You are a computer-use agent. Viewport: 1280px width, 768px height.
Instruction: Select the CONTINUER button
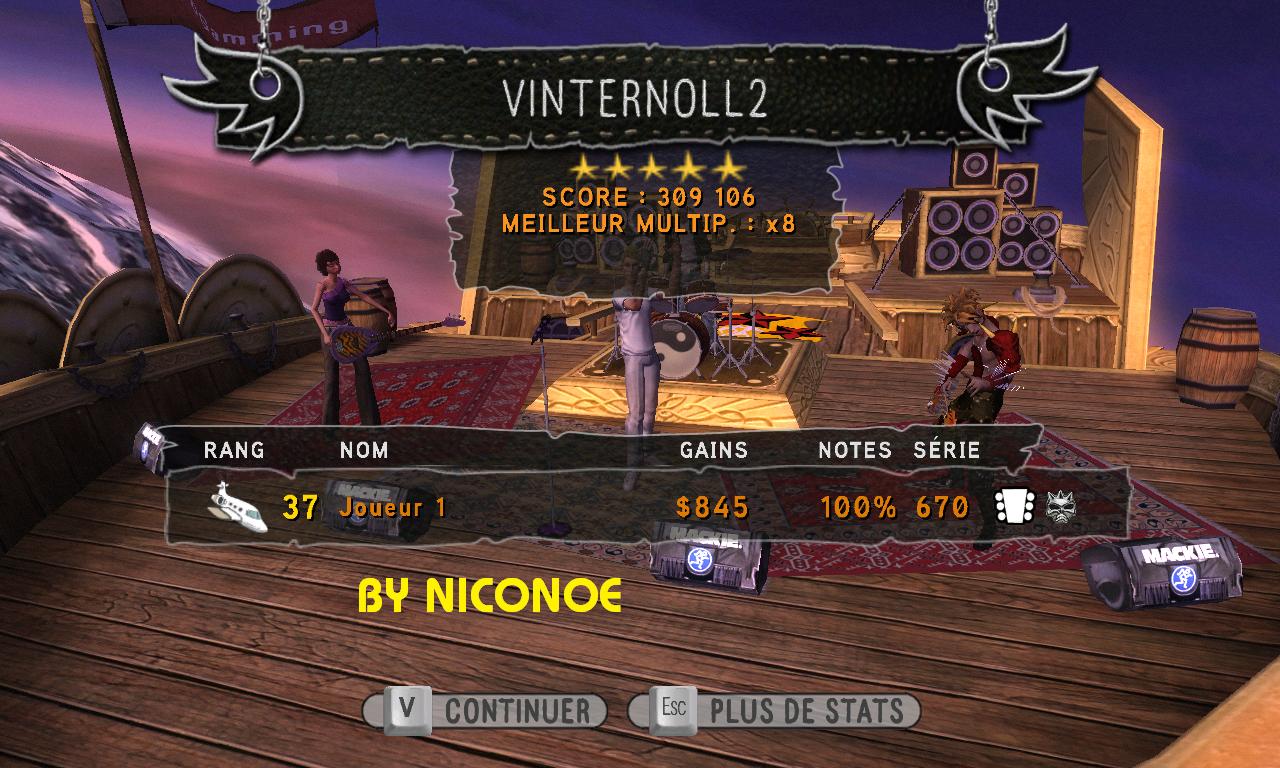click(x=486, y=711)
